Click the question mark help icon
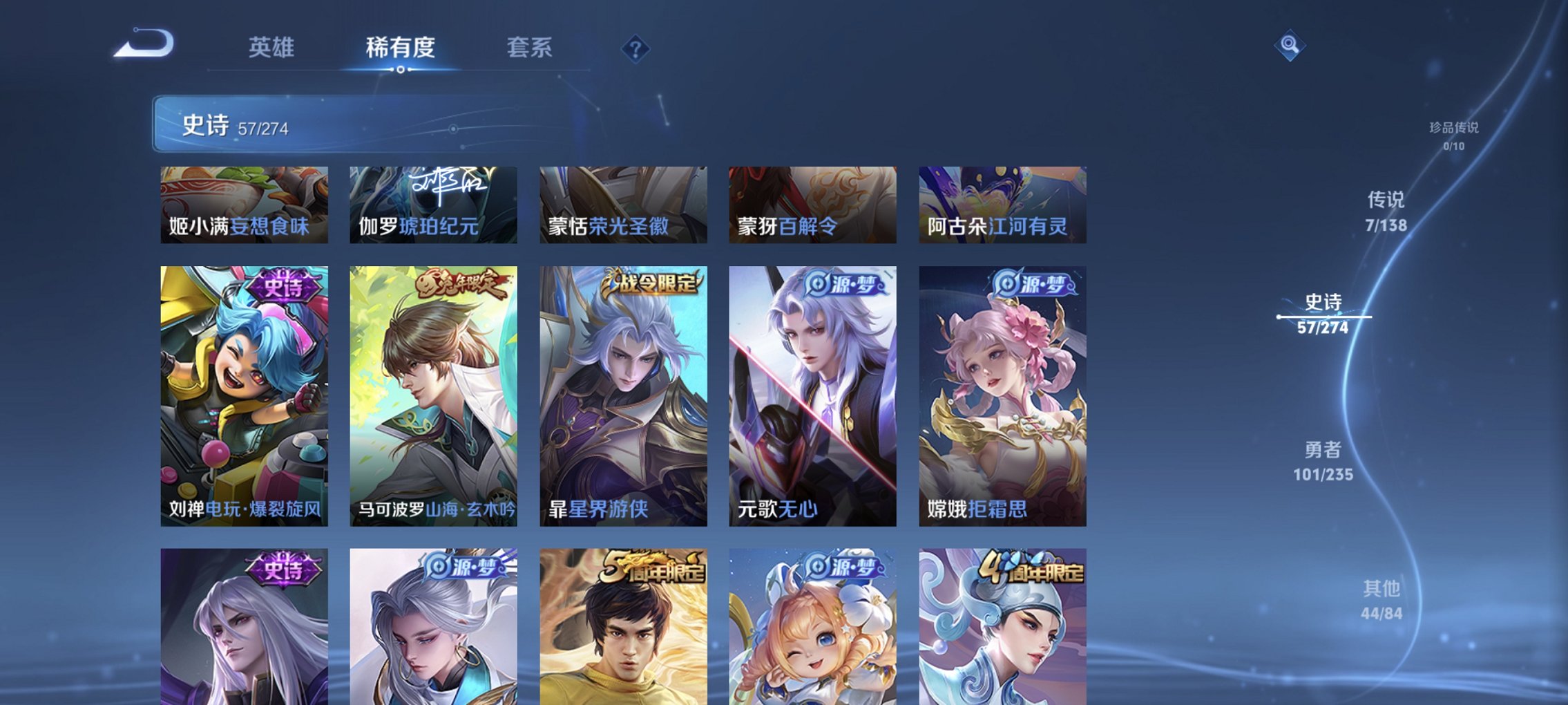The image size is (1568, 705). 636,48
